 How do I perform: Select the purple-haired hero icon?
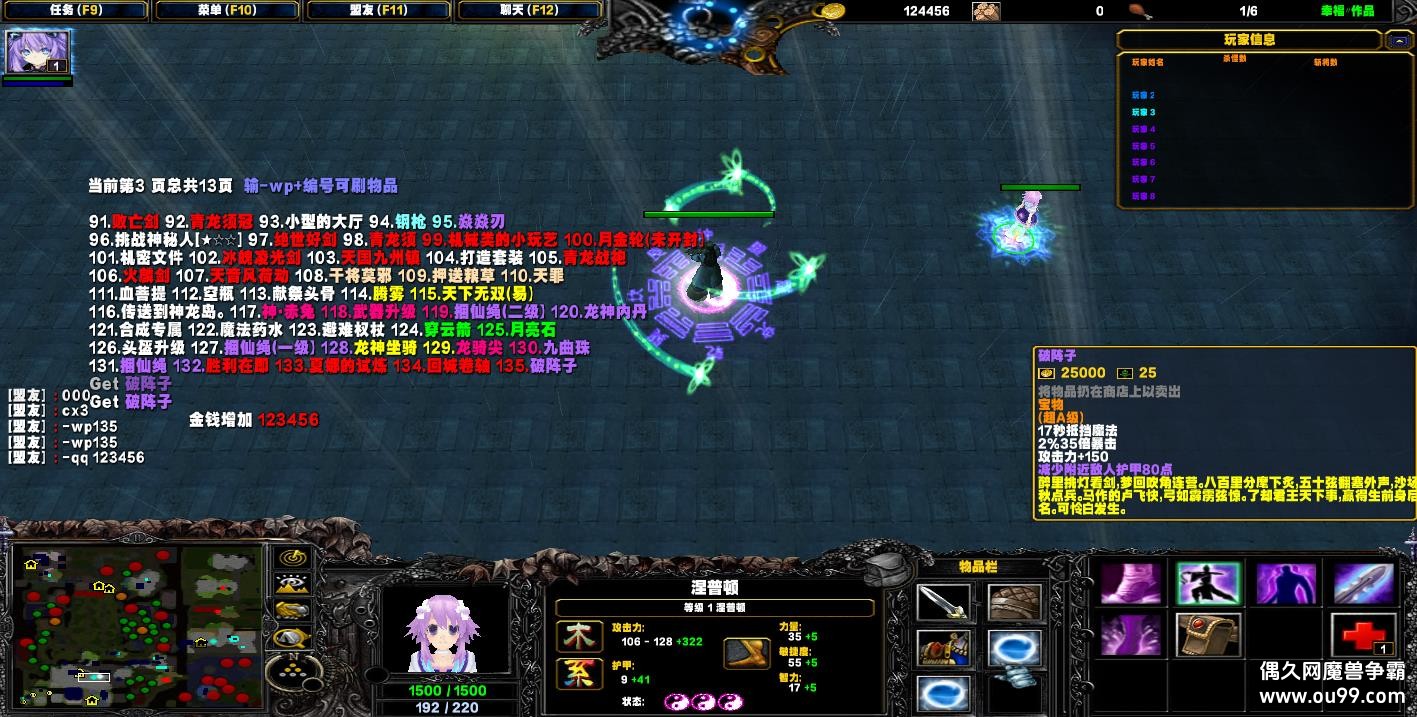(38, 52)
